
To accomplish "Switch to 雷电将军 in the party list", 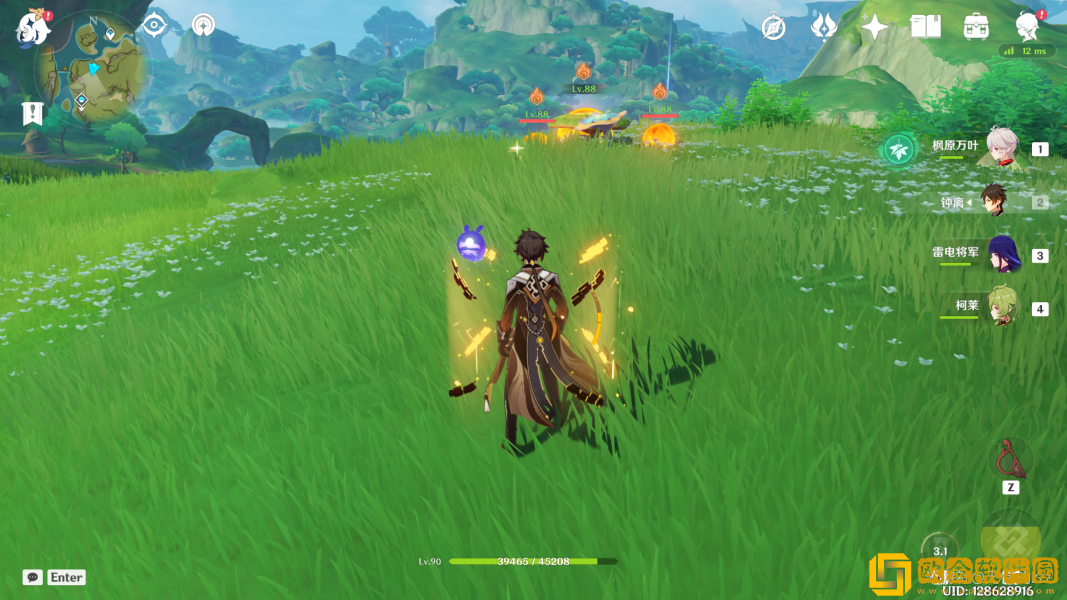I will tap(1001, 255).
